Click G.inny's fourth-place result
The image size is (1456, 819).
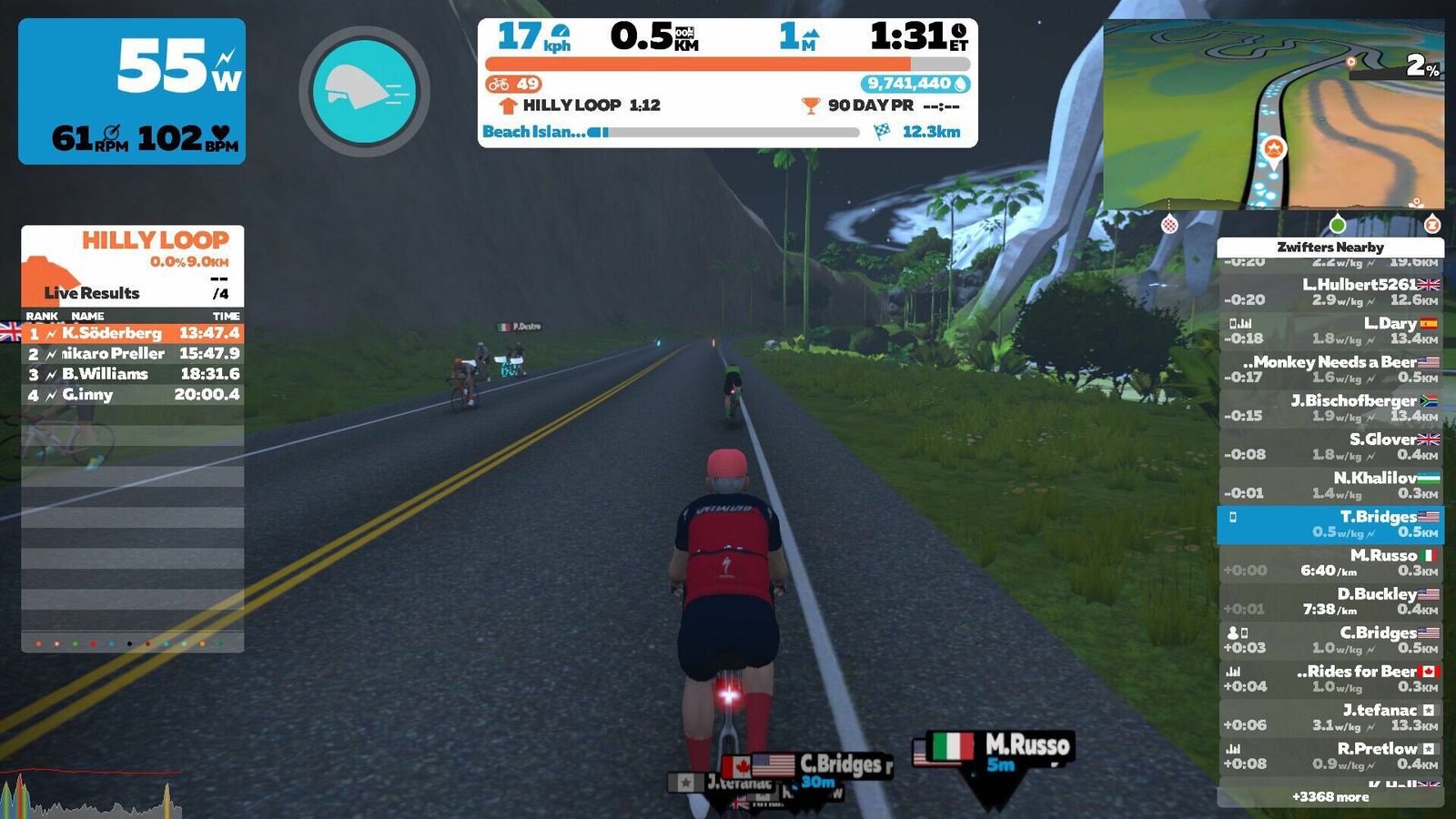click(133, 395)
